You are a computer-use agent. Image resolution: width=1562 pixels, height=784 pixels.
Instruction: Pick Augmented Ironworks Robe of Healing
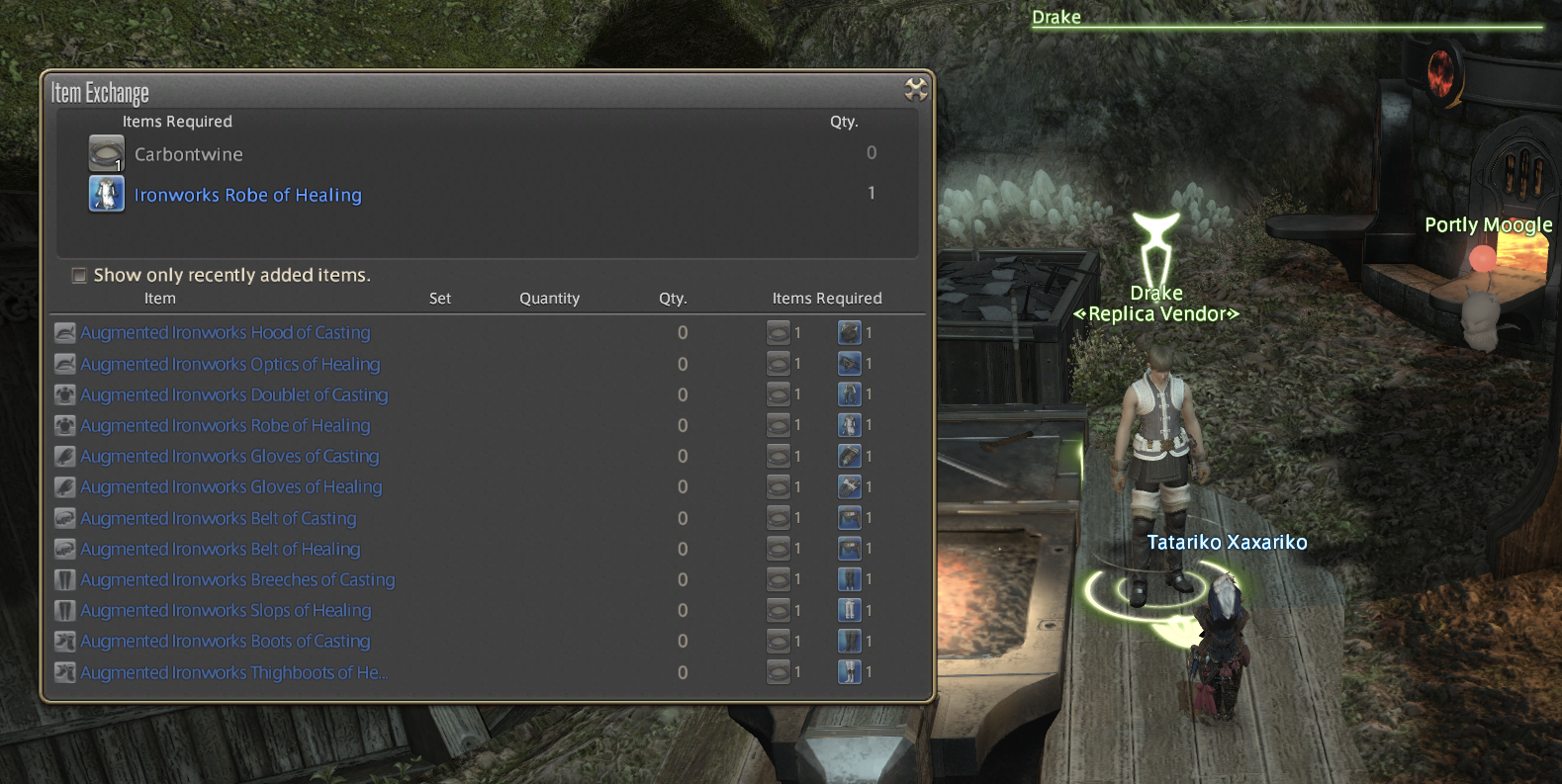pos(226,426)
